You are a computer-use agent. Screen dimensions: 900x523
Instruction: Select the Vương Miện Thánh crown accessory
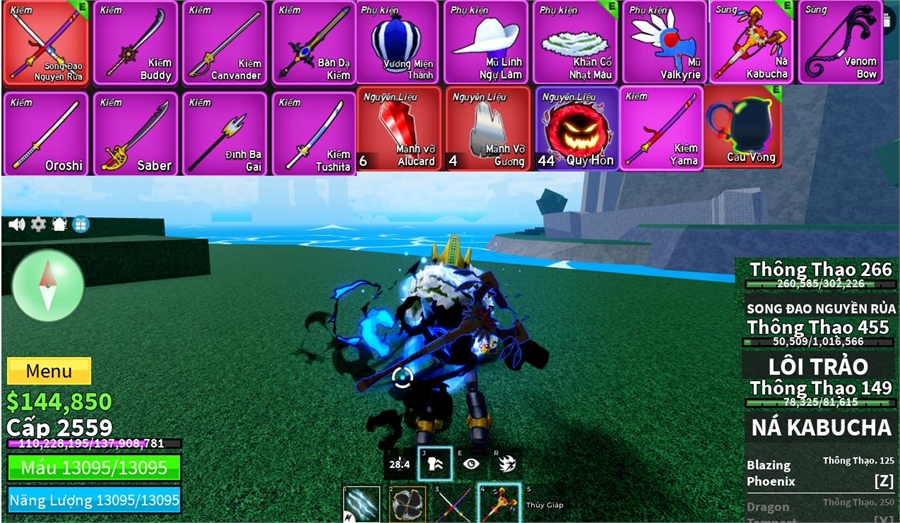(397, 43)
